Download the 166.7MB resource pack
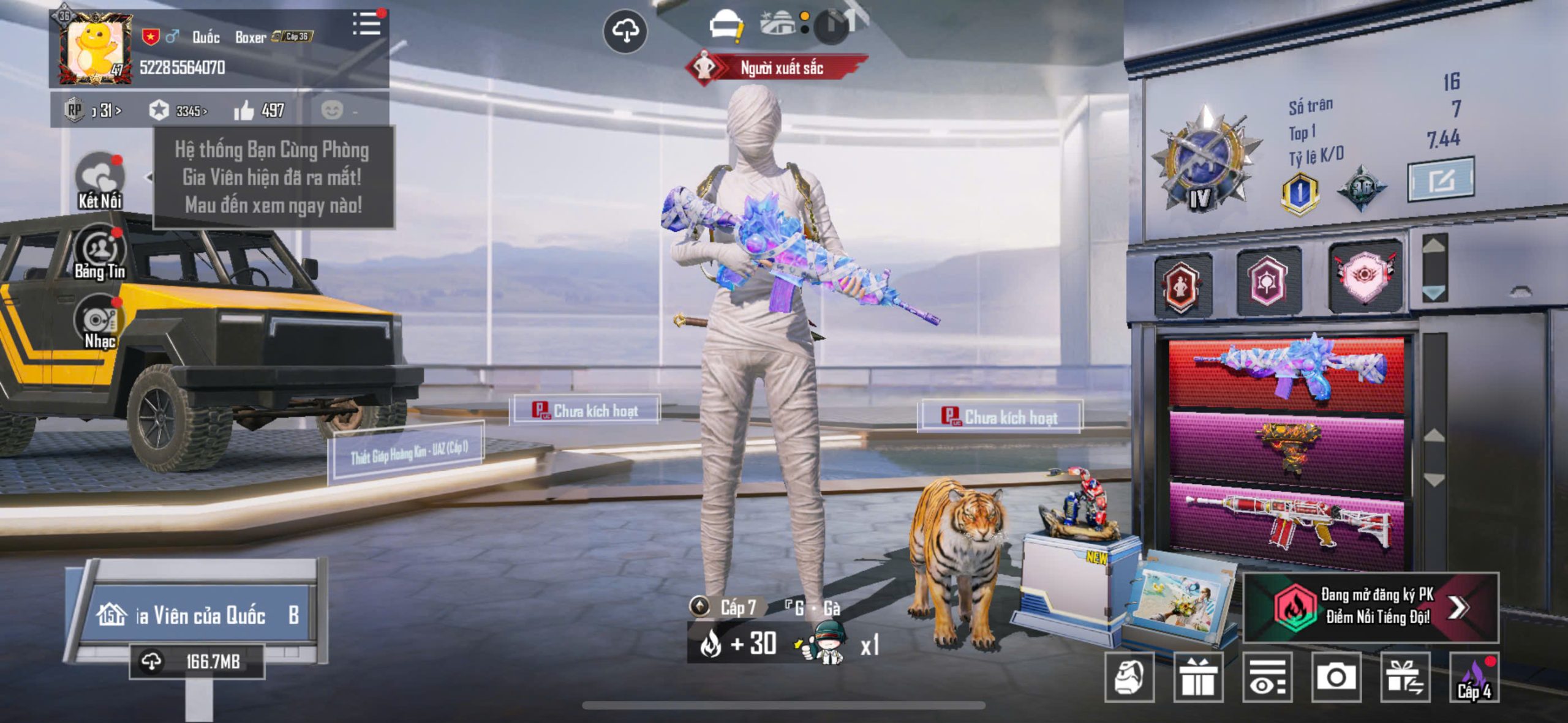1568x723 pixels. click(197, 661)
